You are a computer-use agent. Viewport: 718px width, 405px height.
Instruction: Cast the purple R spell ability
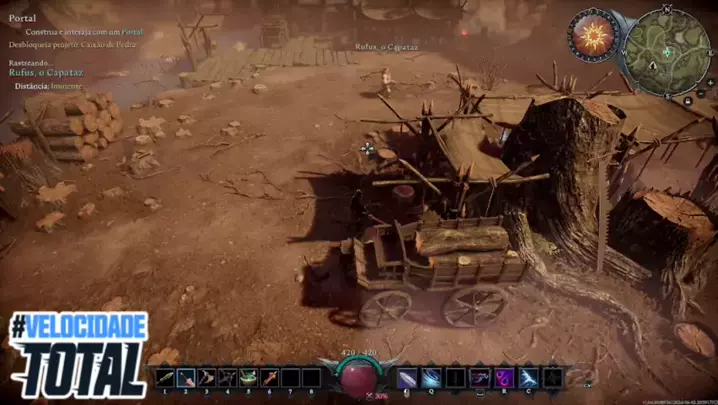coord(503,378)
